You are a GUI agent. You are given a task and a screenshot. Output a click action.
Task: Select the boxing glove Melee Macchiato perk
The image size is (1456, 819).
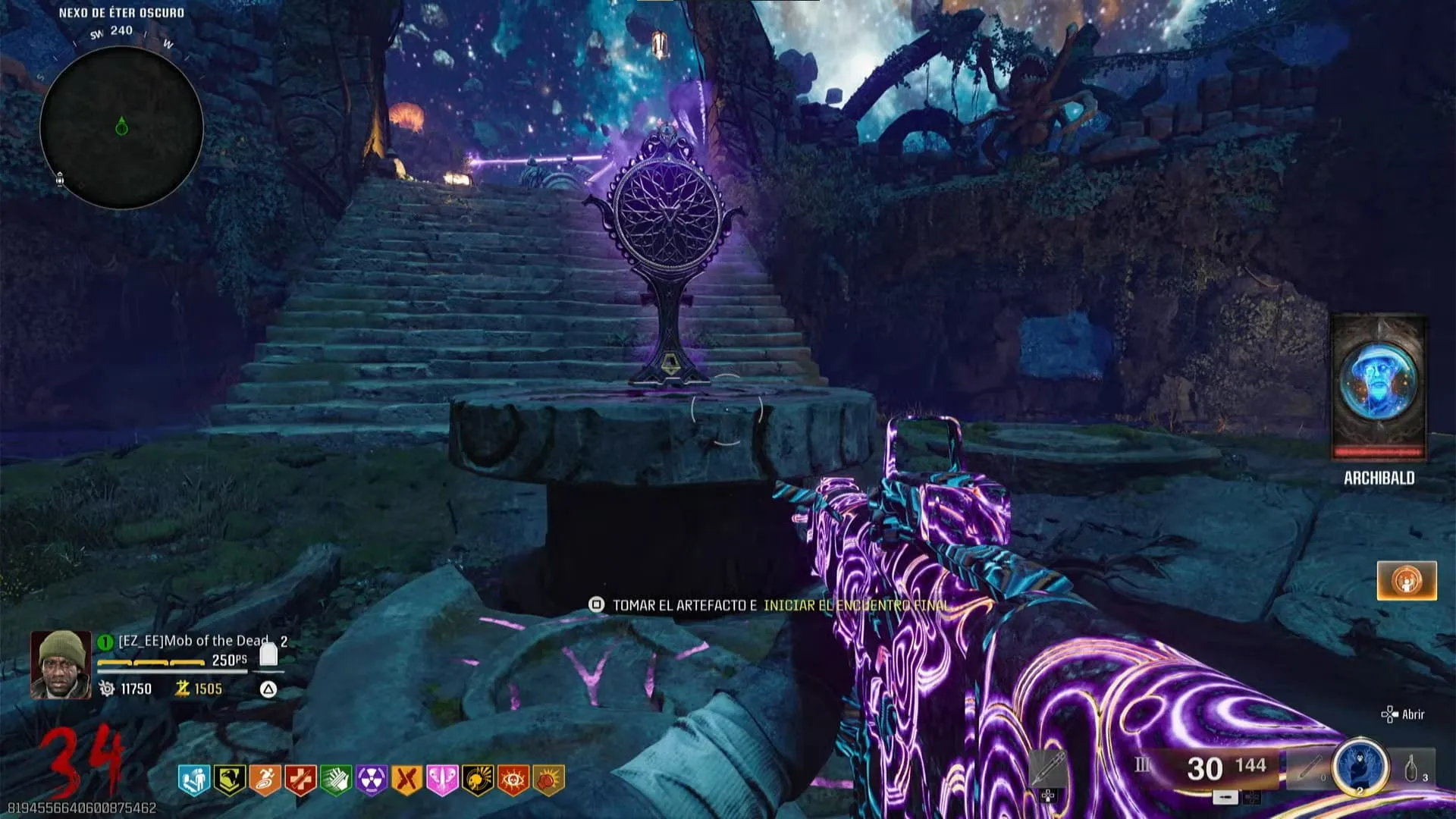pyautogui.click(x=549, y=779)
